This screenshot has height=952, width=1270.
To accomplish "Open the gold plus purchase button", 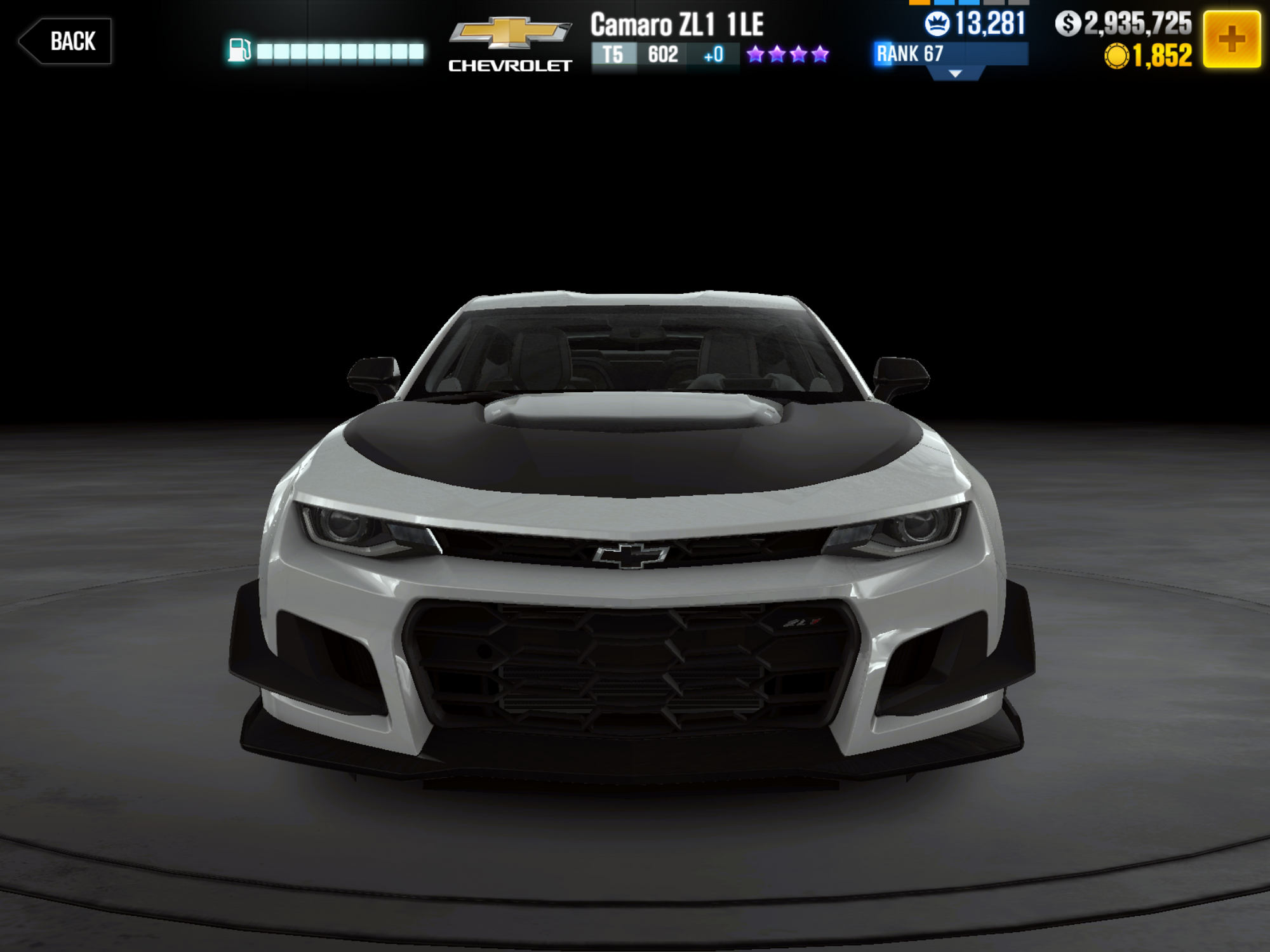I will (1231, 39).
